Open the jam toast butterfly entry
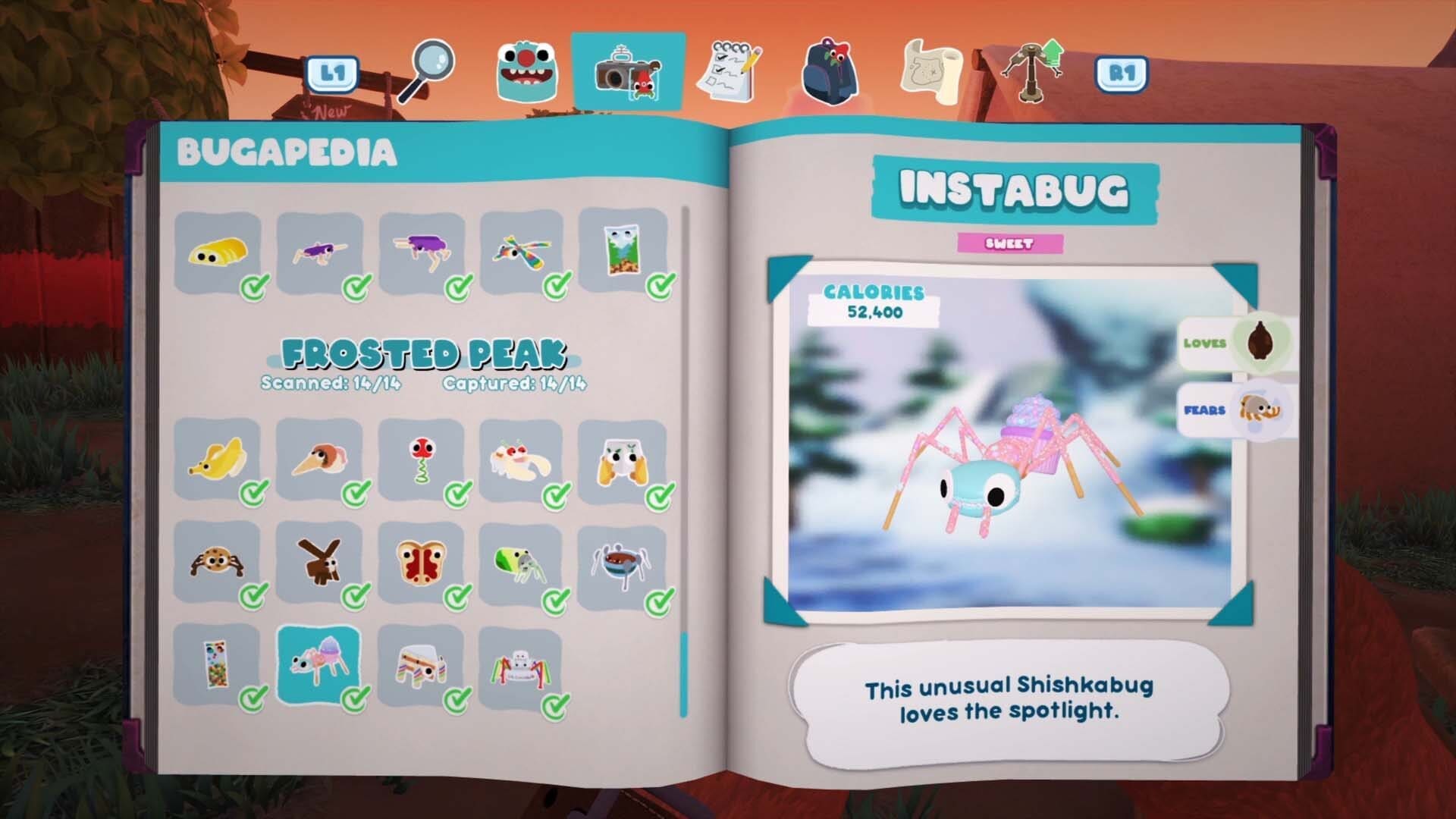1456x819 pixels. (421, 563)
